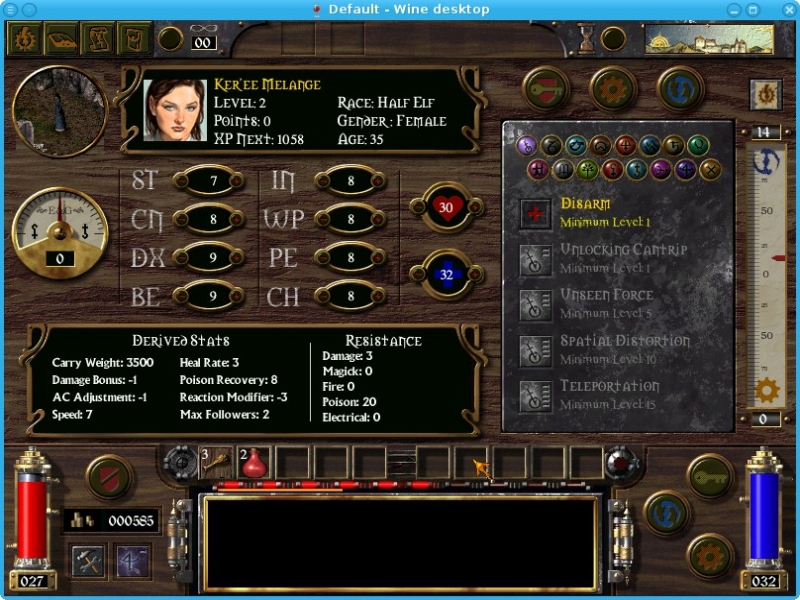The width and height of the screenshot is (800, 600).
Task: Click the round shield button beside red health tube
Action: [109, 477]
